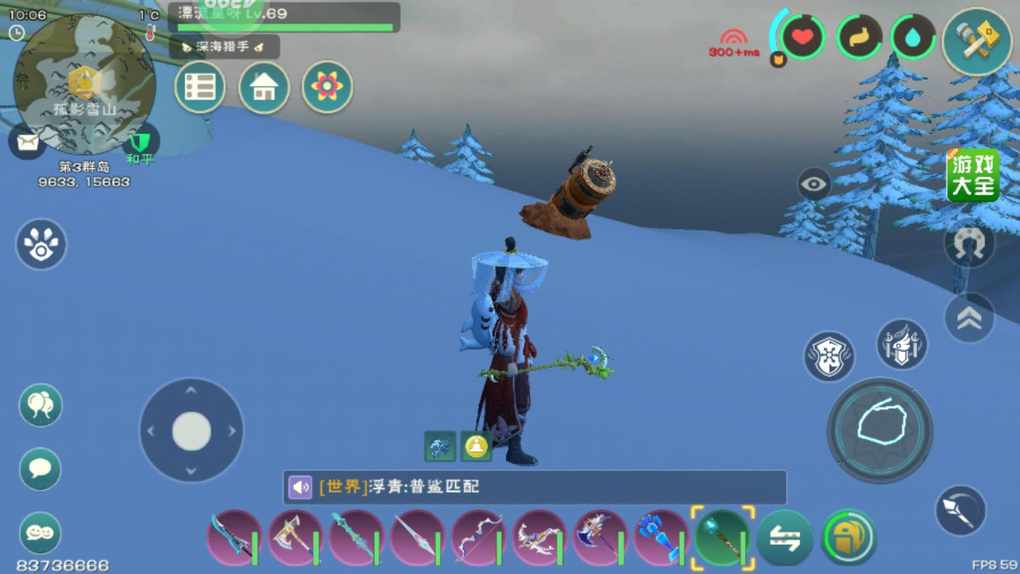This screenshot has height=574, width=1020.
Task: Click the green 游戏大全 badge
Action: pos(973,174)
